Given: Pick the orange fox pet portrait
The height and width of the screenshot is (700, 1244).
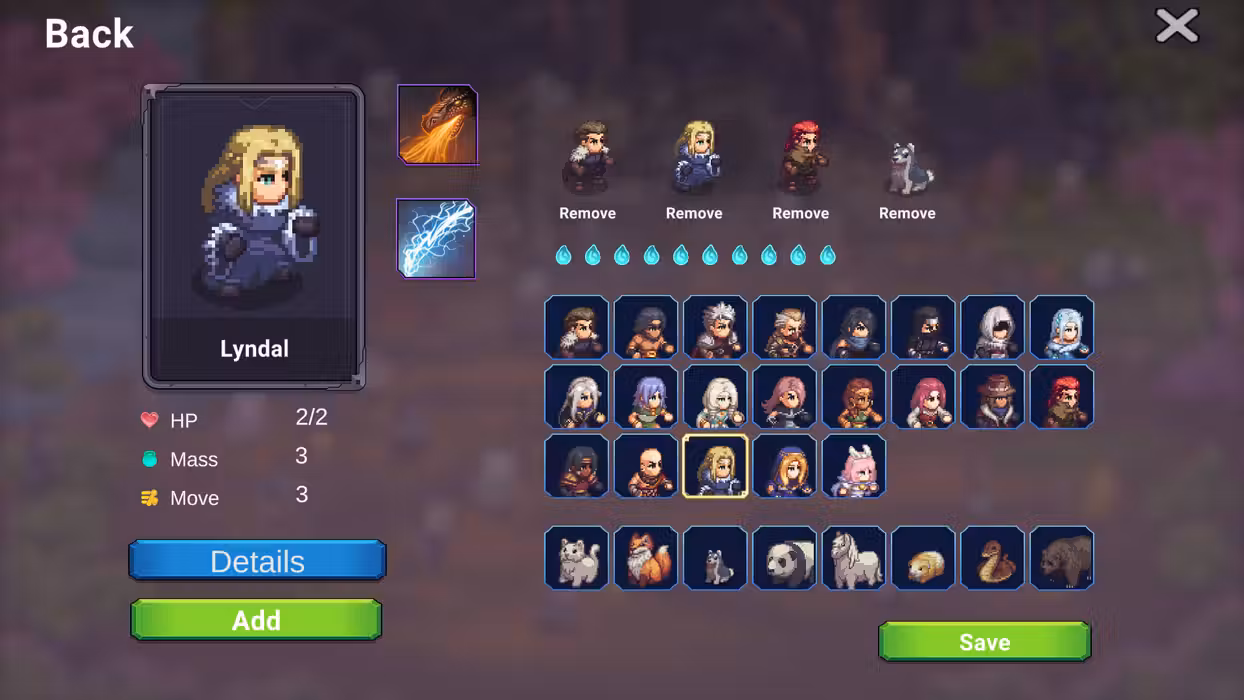Looking at the screenshot, I should click(x=646, y=558).
